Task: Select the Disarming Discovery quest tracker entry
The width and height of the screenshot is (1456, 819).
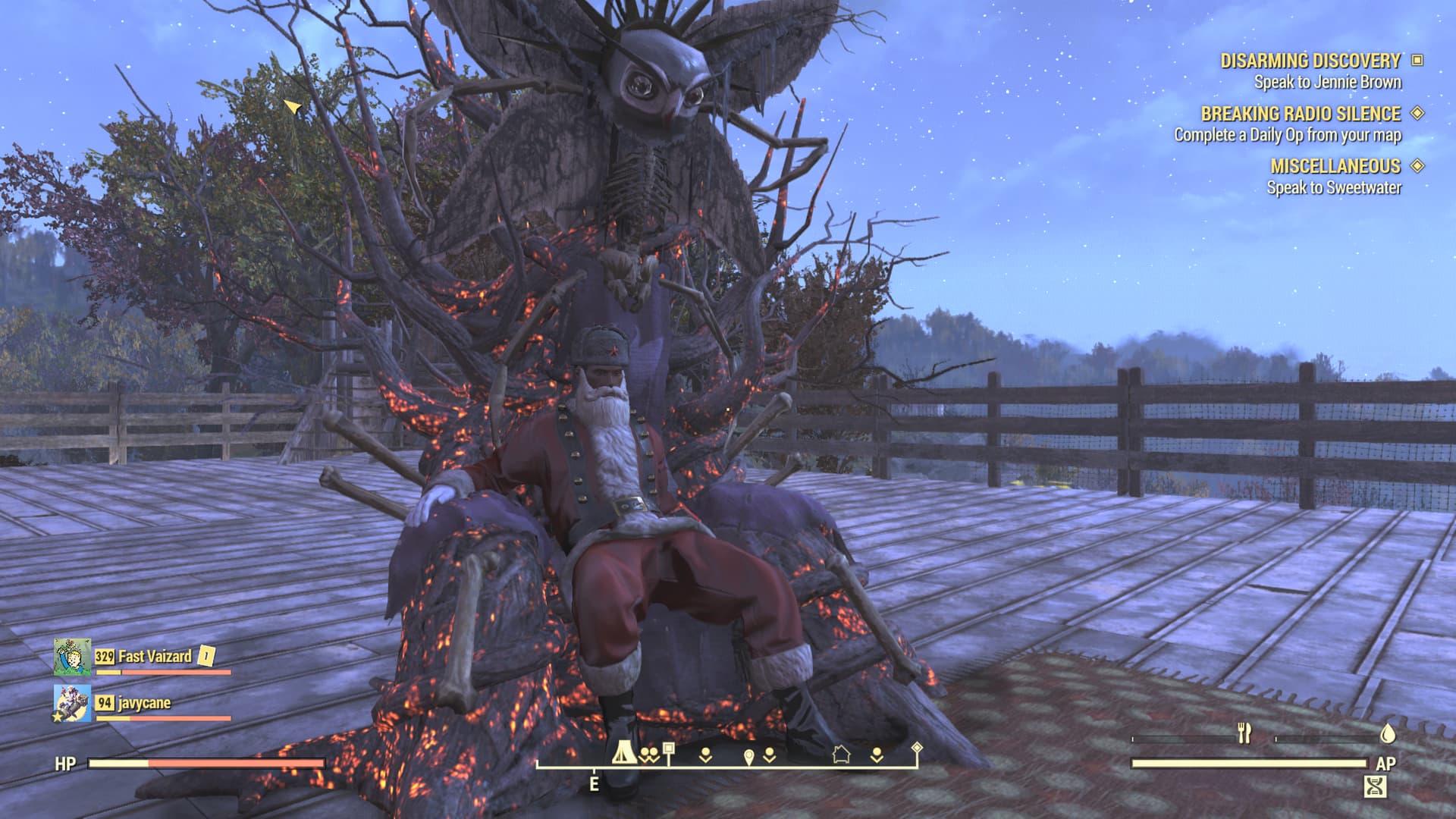Action: [x=1310, y=61]
